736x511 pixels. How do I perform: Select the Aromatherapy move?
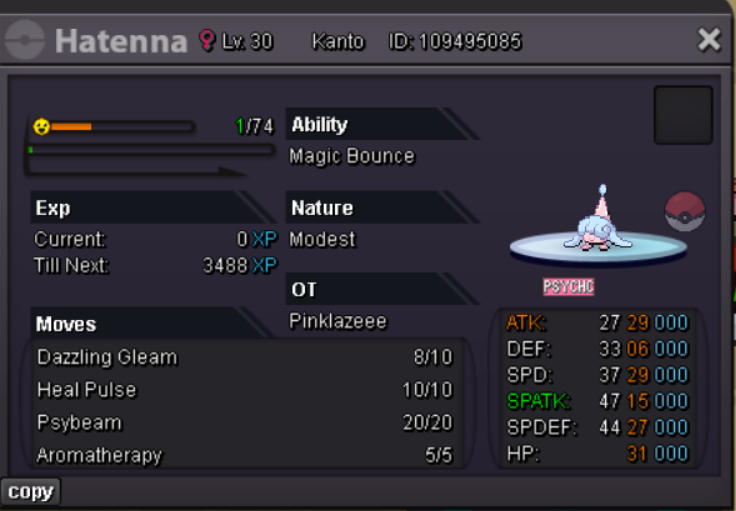point(99,455)
